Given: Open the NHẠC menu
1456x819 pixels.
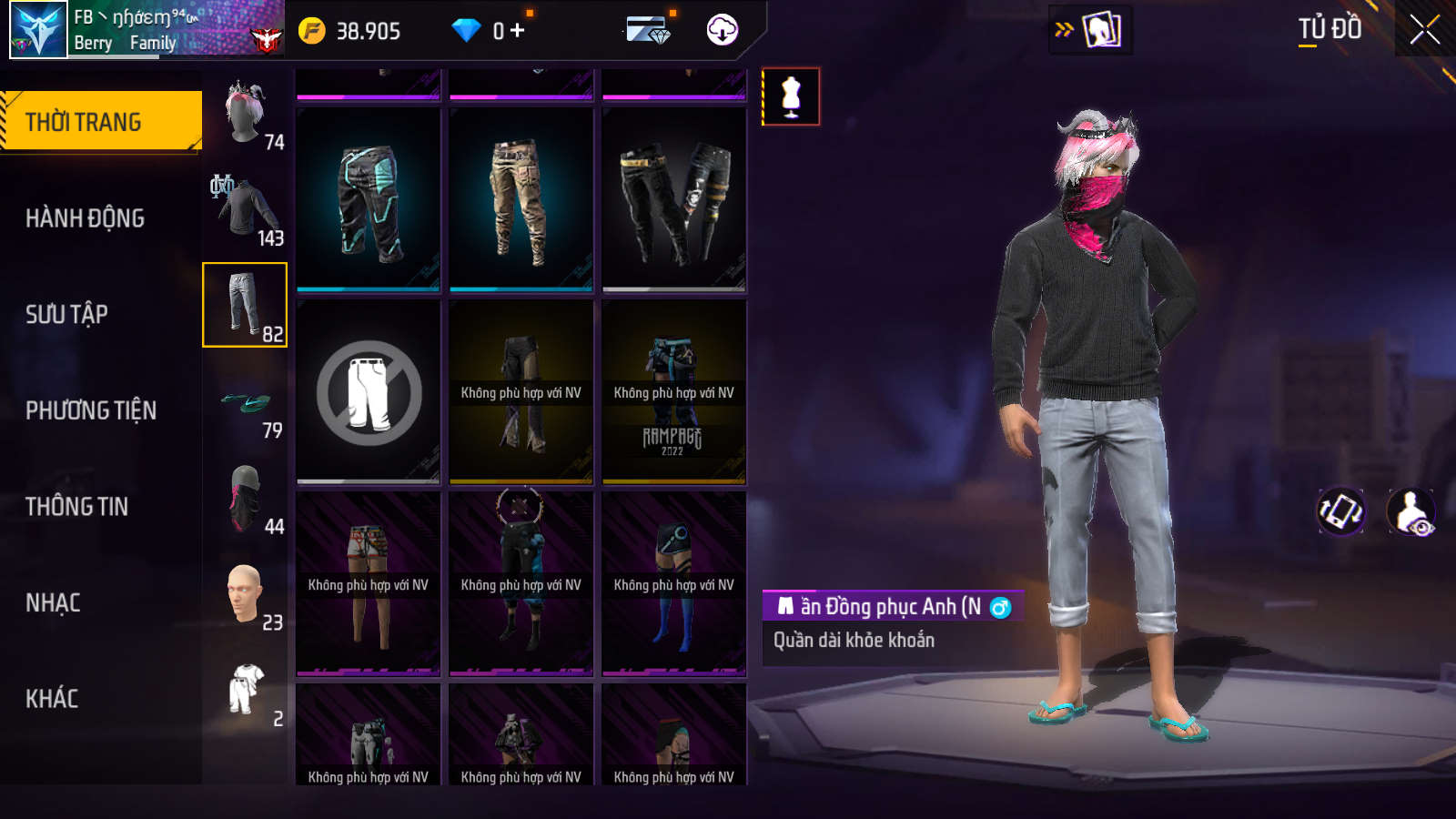Looking at the screenshot, I should pyautogui.click(x=54, y=603).
